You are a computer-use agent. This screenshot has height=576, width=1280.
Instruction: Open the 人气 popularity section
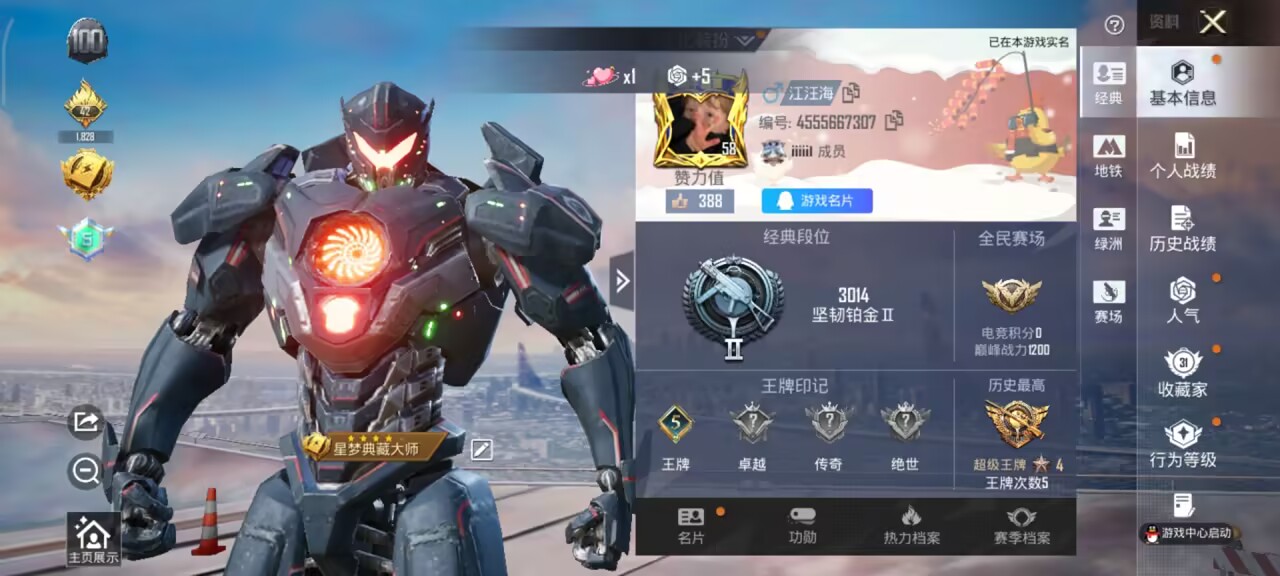tap(1182, 301)
